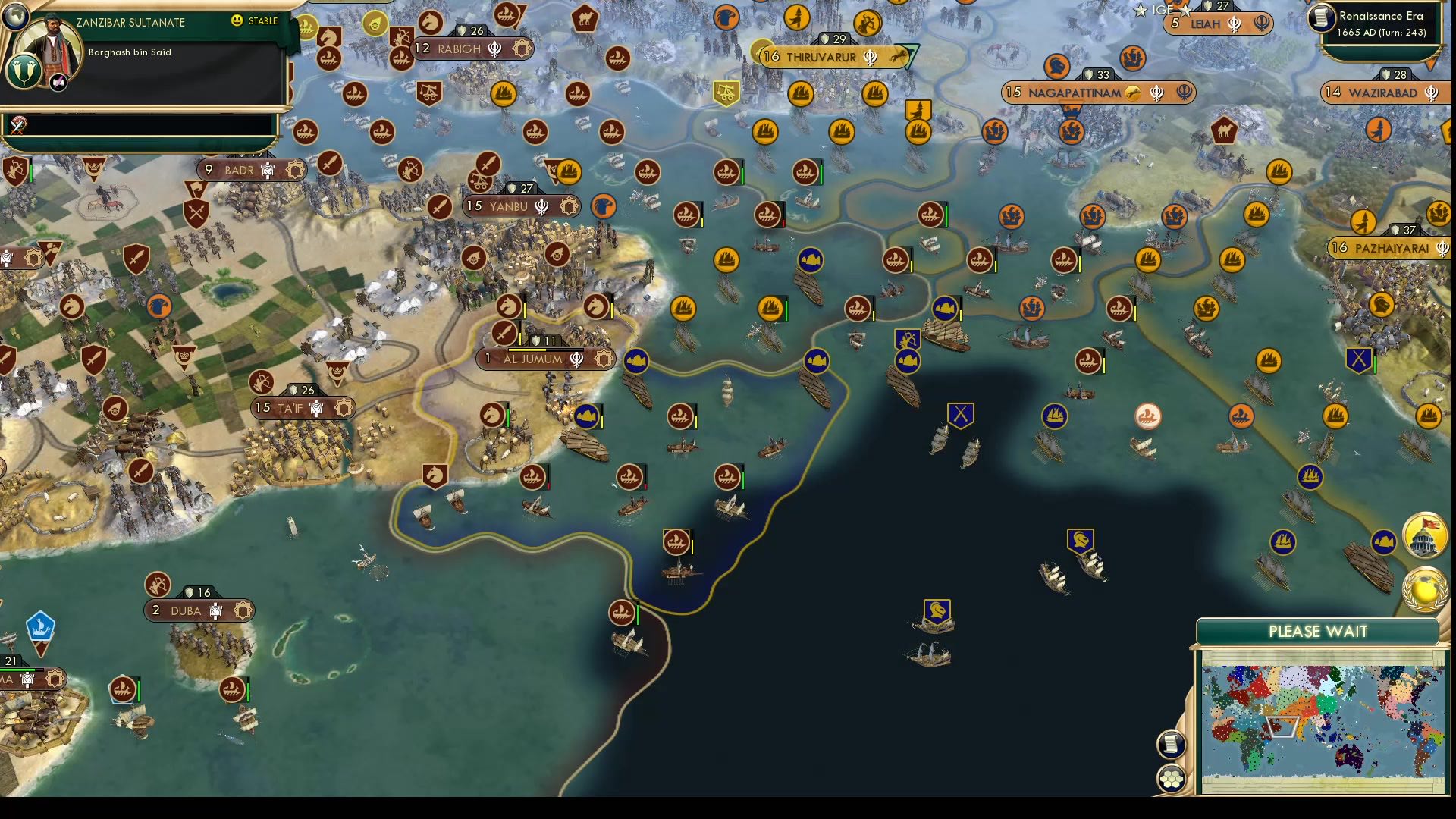The height and width of the screenshot is (819, 1456).
Task: Click the PLEASE WAIT banner
Action: pyautogui.click(x=1318, y=631)
